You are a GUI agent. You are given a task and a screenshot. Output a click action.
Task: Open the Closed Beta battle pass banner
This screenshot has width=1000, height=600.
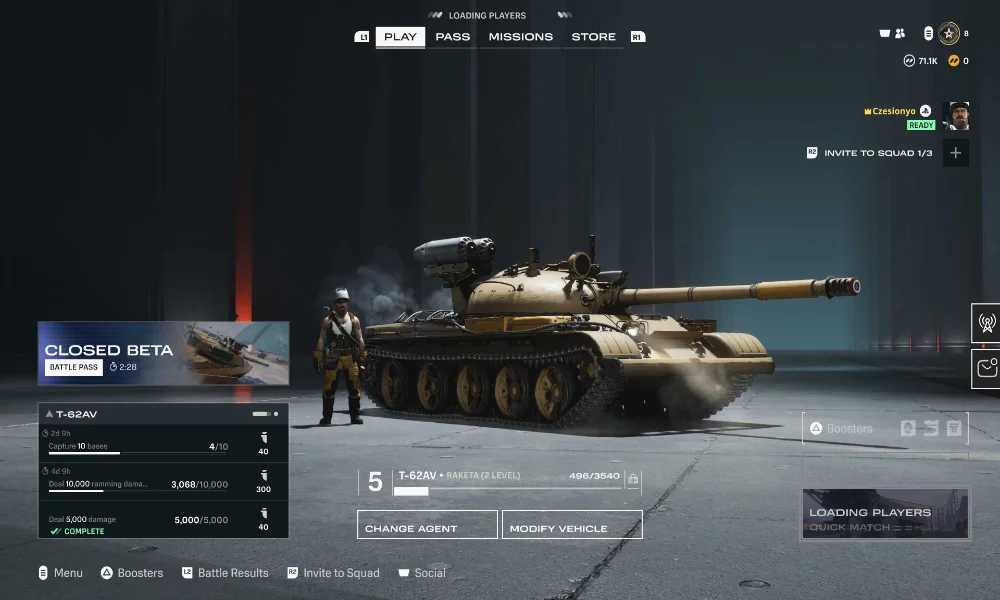(x=163, y=353)
